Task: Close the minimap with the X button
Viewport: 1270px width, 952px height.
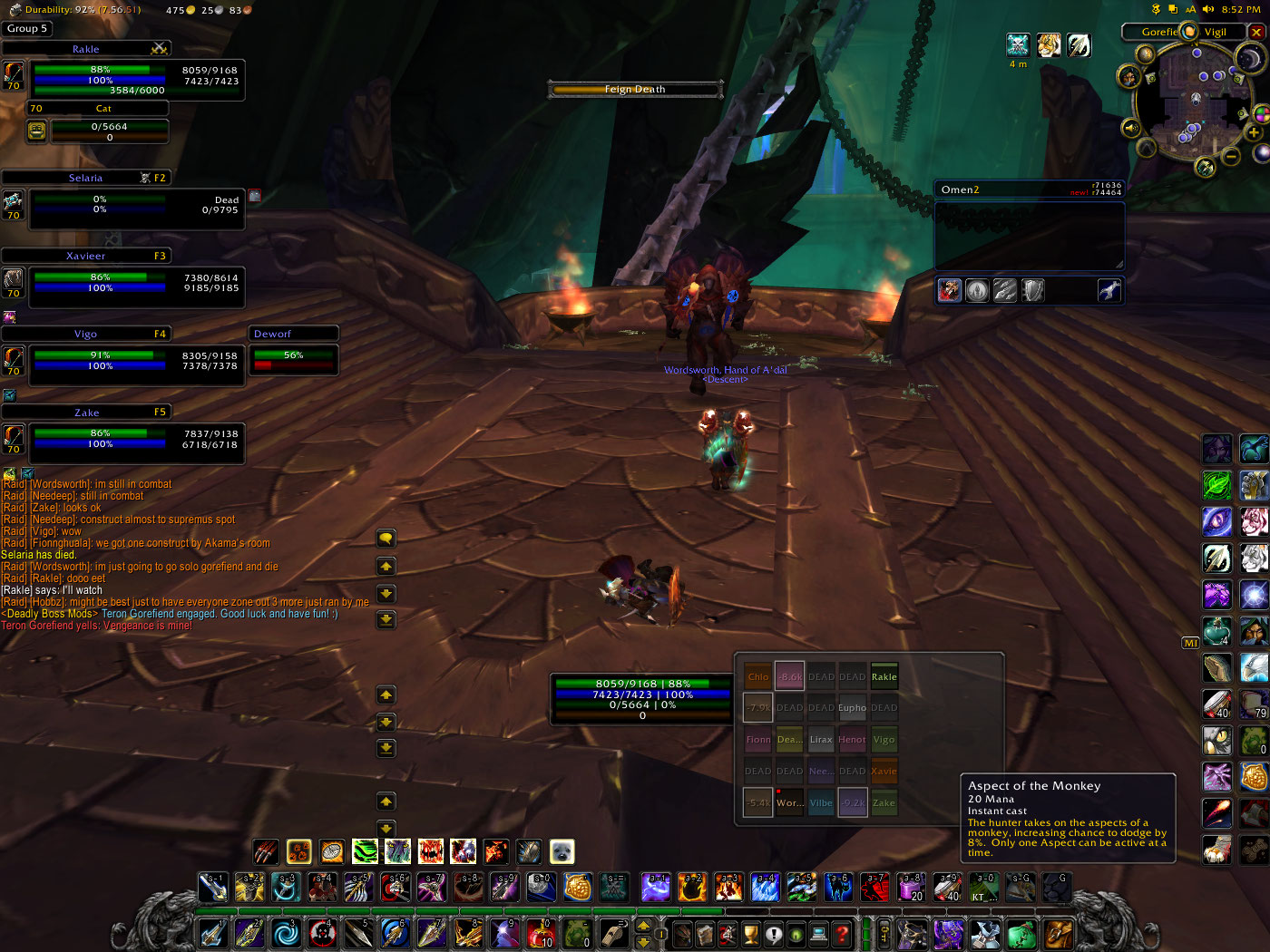Action: click(1256, 32)
